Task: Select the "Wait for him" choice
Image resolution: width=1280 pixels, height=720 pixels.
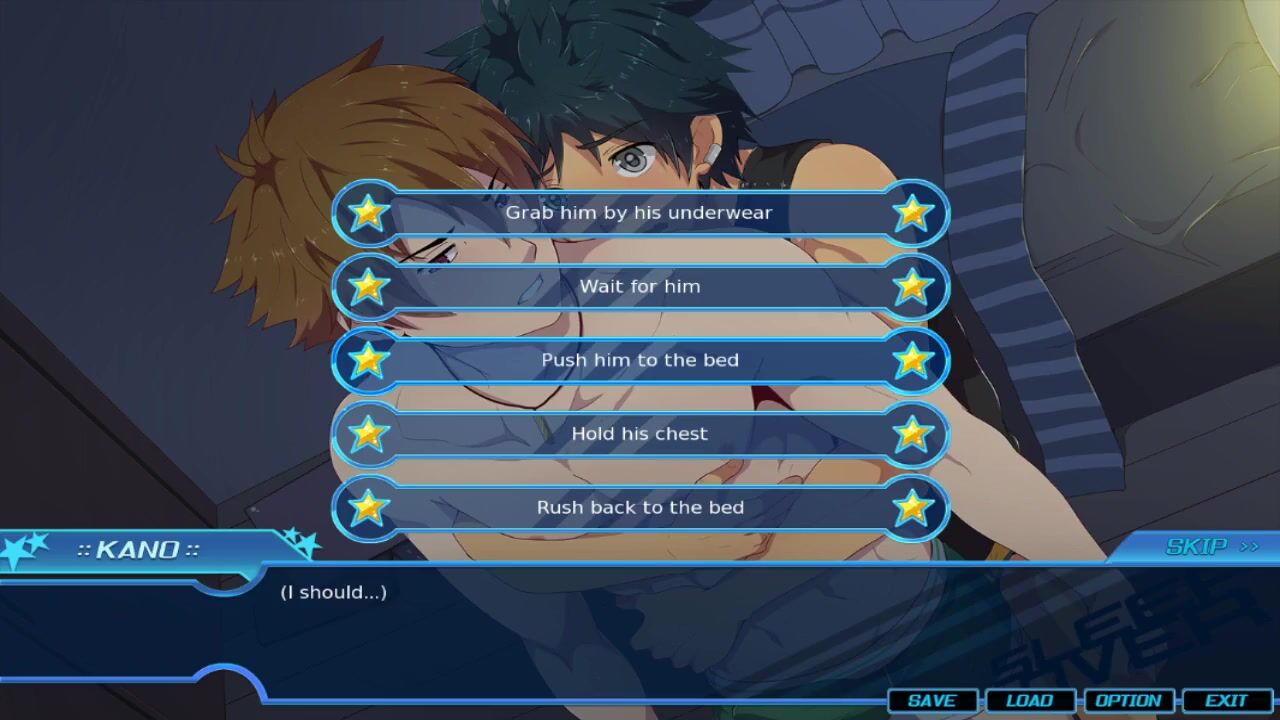Action: tap(639, 287)
